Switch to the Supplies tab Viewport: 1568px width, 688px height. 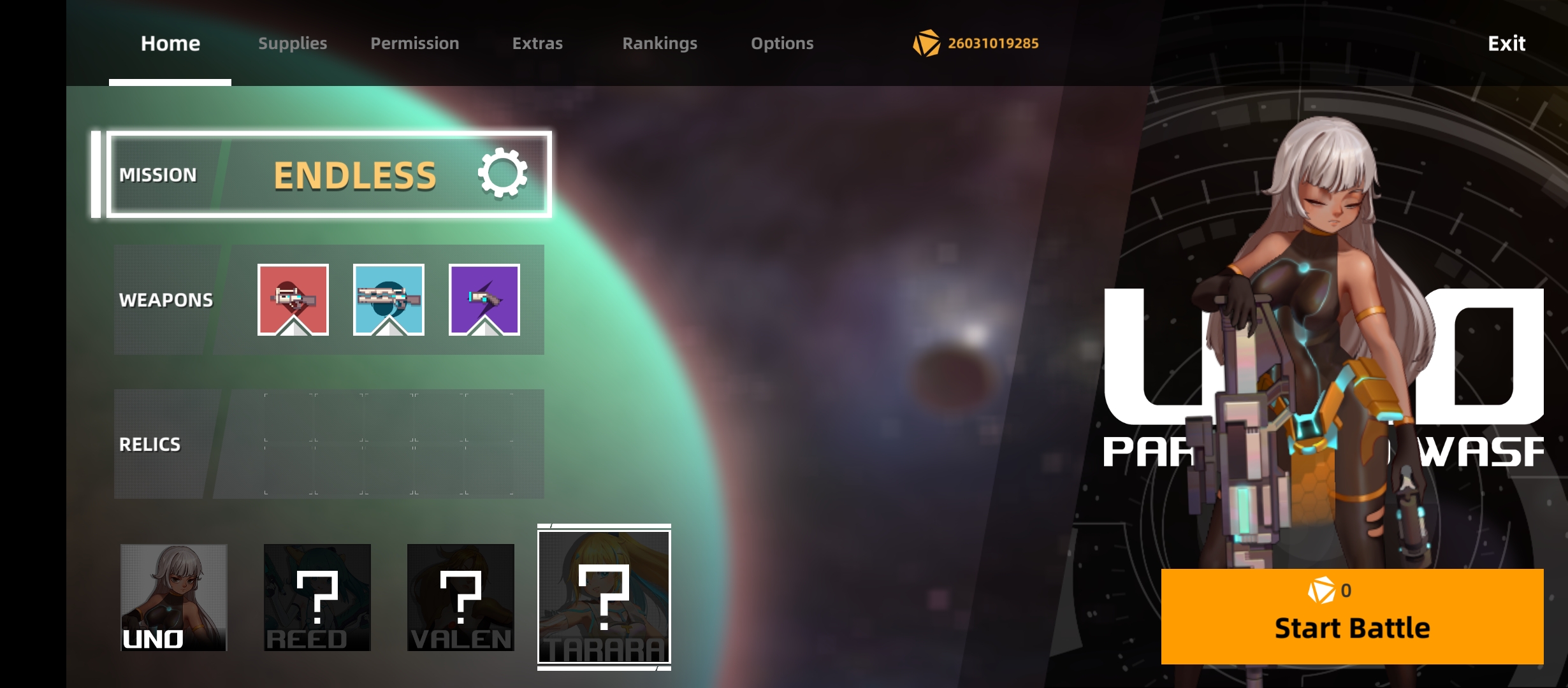pos(293,43)
